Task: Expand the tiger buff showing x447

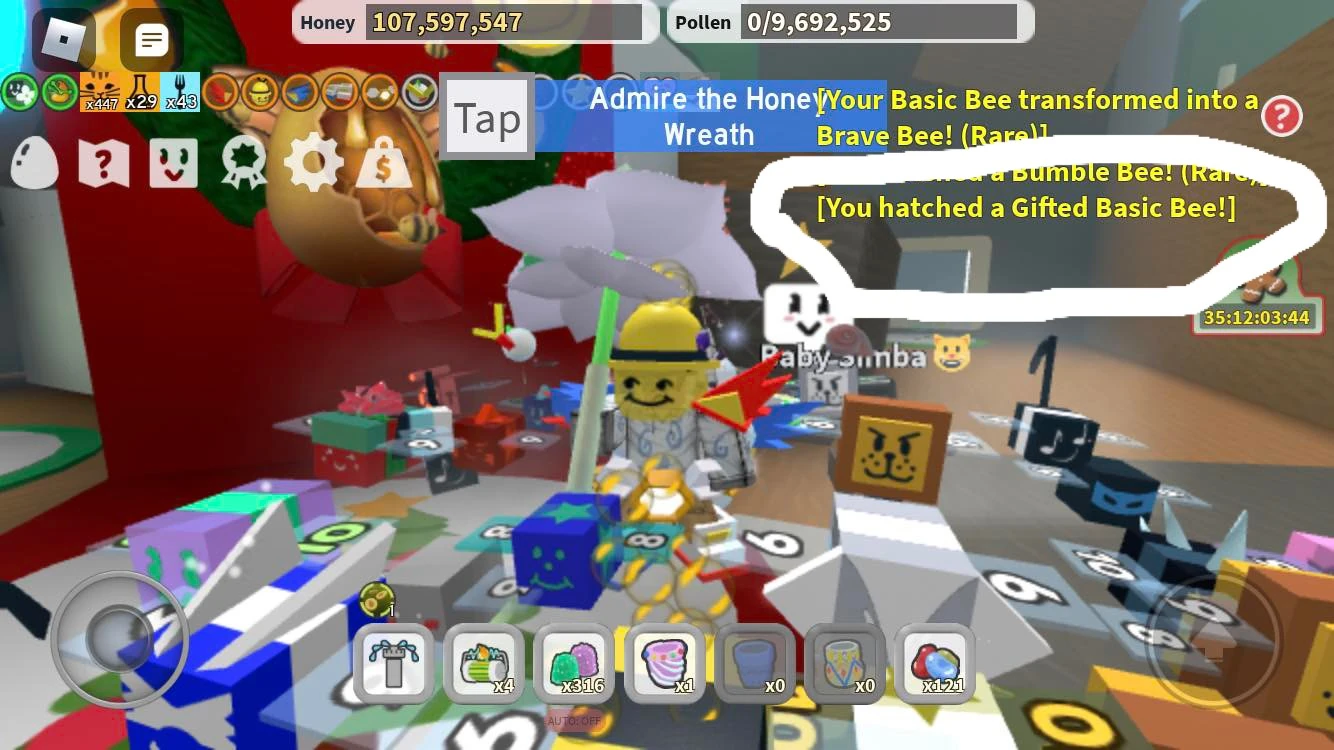Action: [x=102, y=90]
